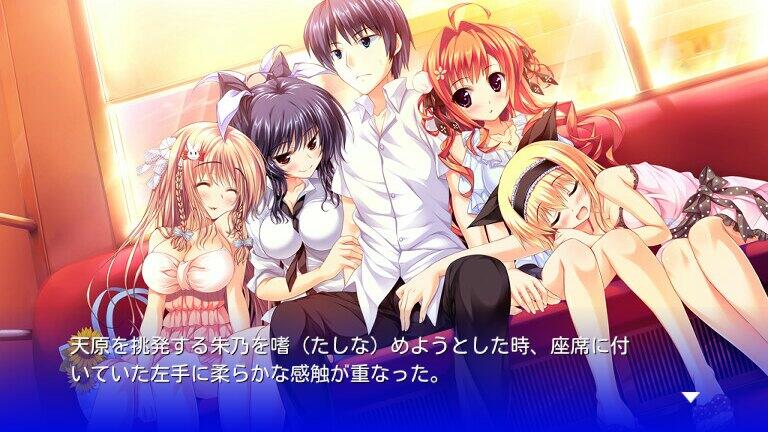Image resolution: width=768 pixels, height=432 pixels.
Task: Click the dialogue text box to continue
Action: pyautogui.click(x=384, y=365)
